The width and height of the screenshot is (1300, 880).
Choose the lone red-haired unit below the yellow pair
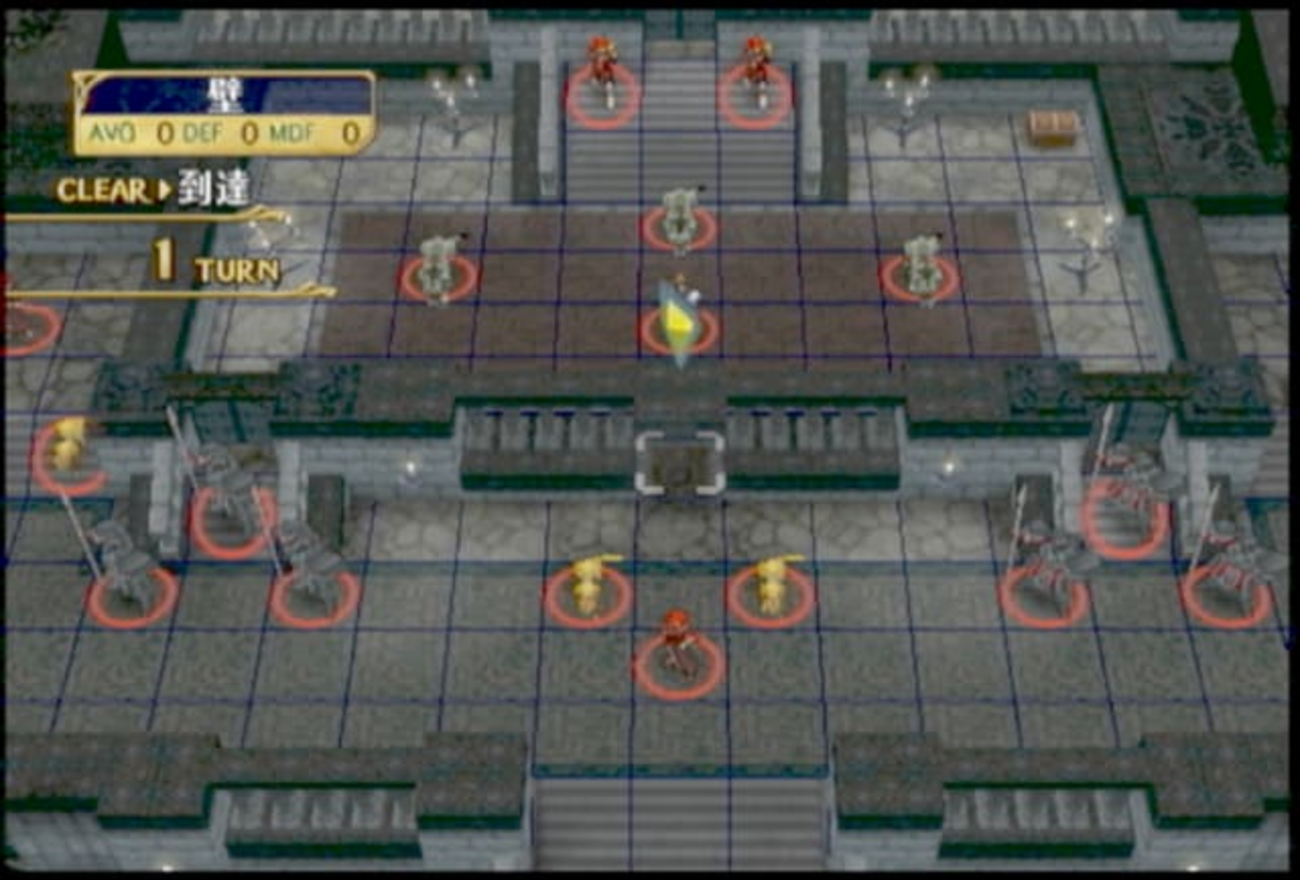(x=679, y=650)
